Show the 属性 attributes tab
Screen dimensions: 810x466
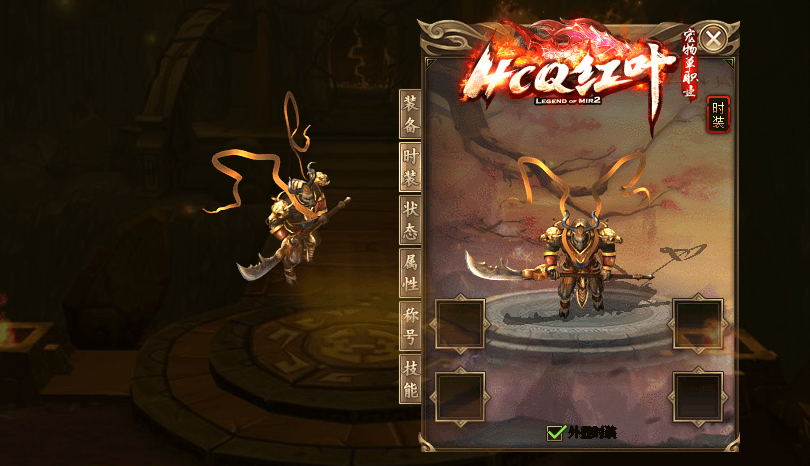[410, 272]
